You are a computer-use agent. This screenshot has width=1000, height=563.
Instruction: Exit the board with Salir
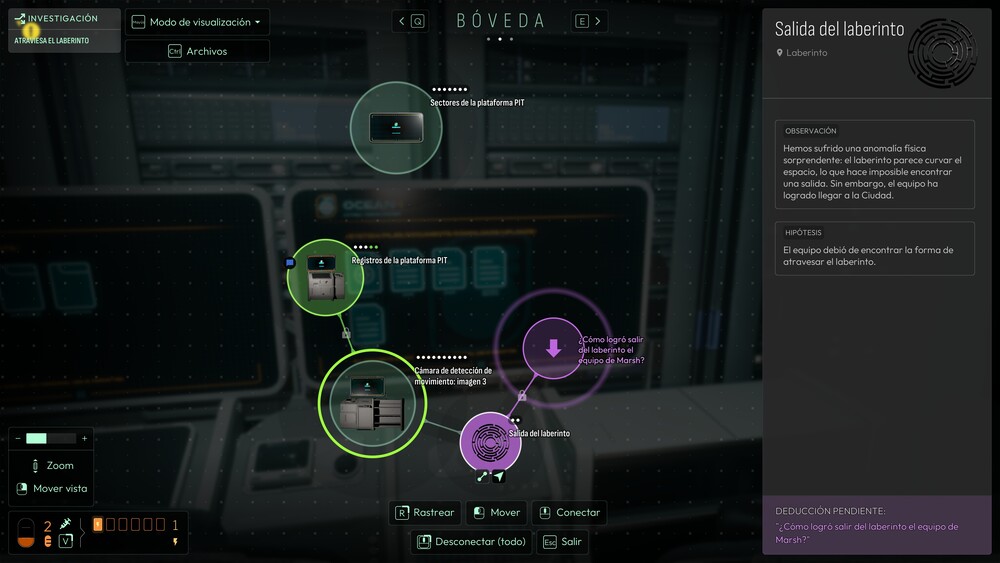pos(562,542)
